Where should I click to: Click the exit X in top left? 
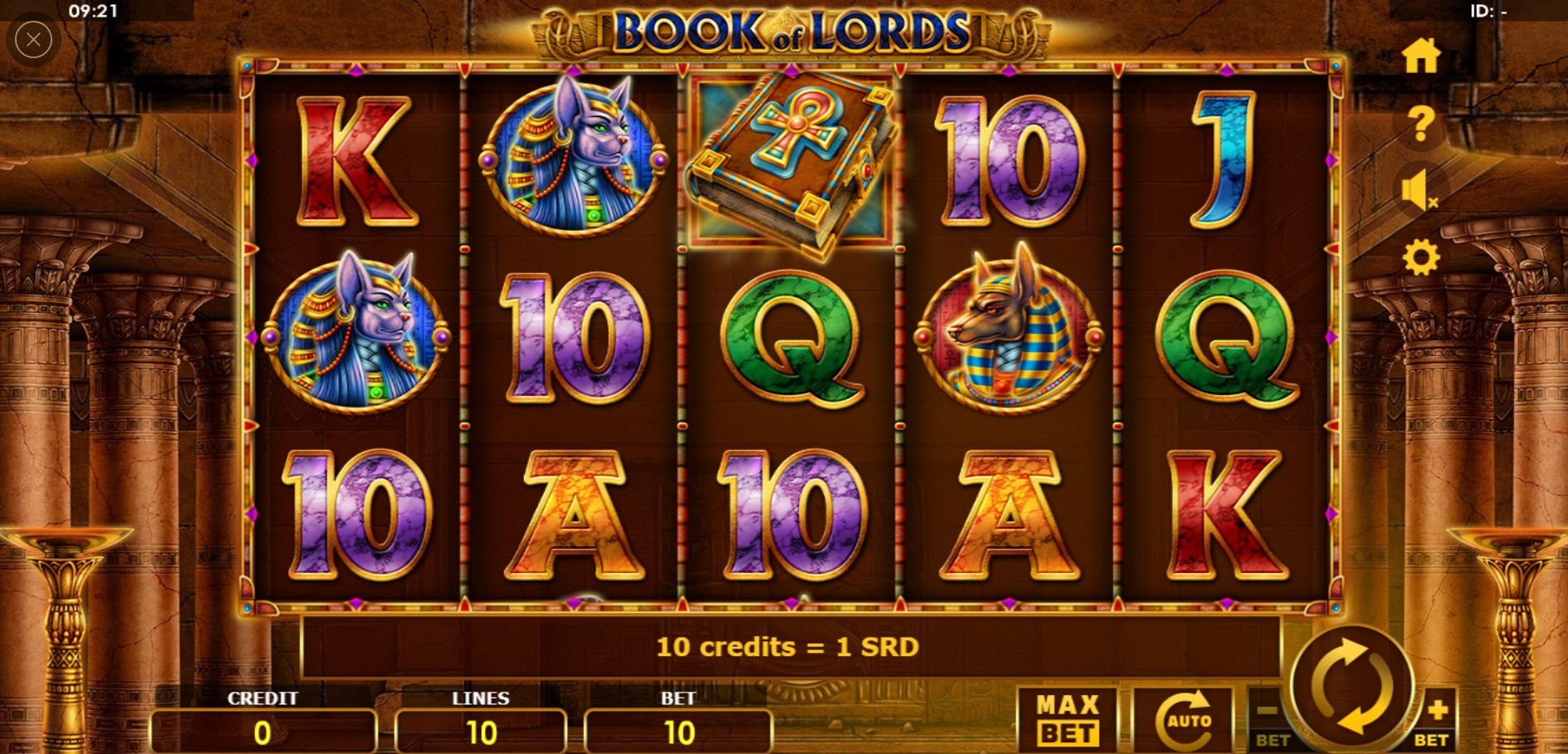[x=33, y=39]
